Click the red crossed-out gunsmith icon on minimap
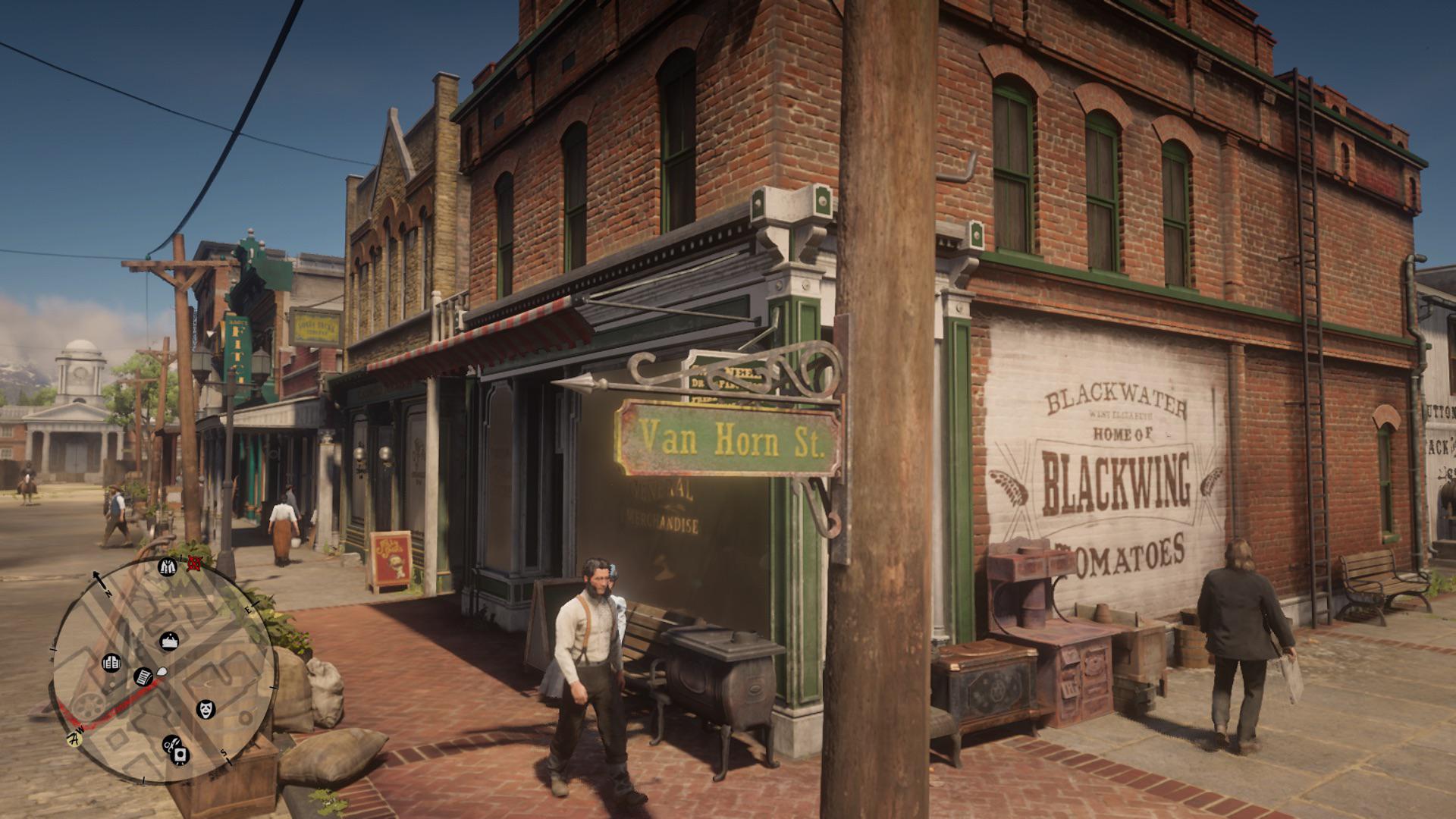 [x=193, y=563]
